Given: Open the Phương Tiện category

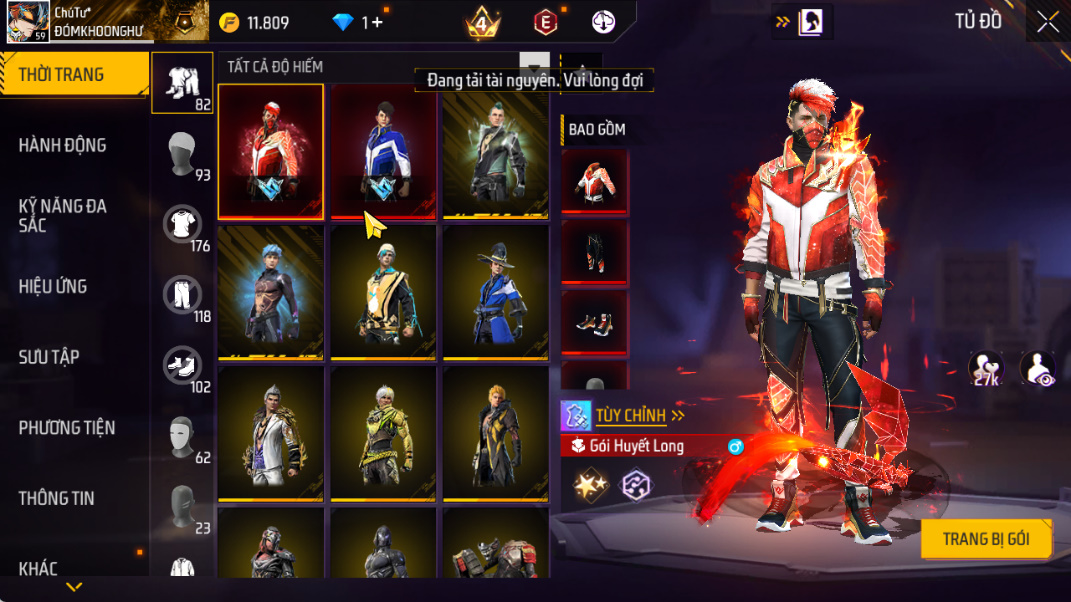Looking at the screenshot, I should click(67, 428).
